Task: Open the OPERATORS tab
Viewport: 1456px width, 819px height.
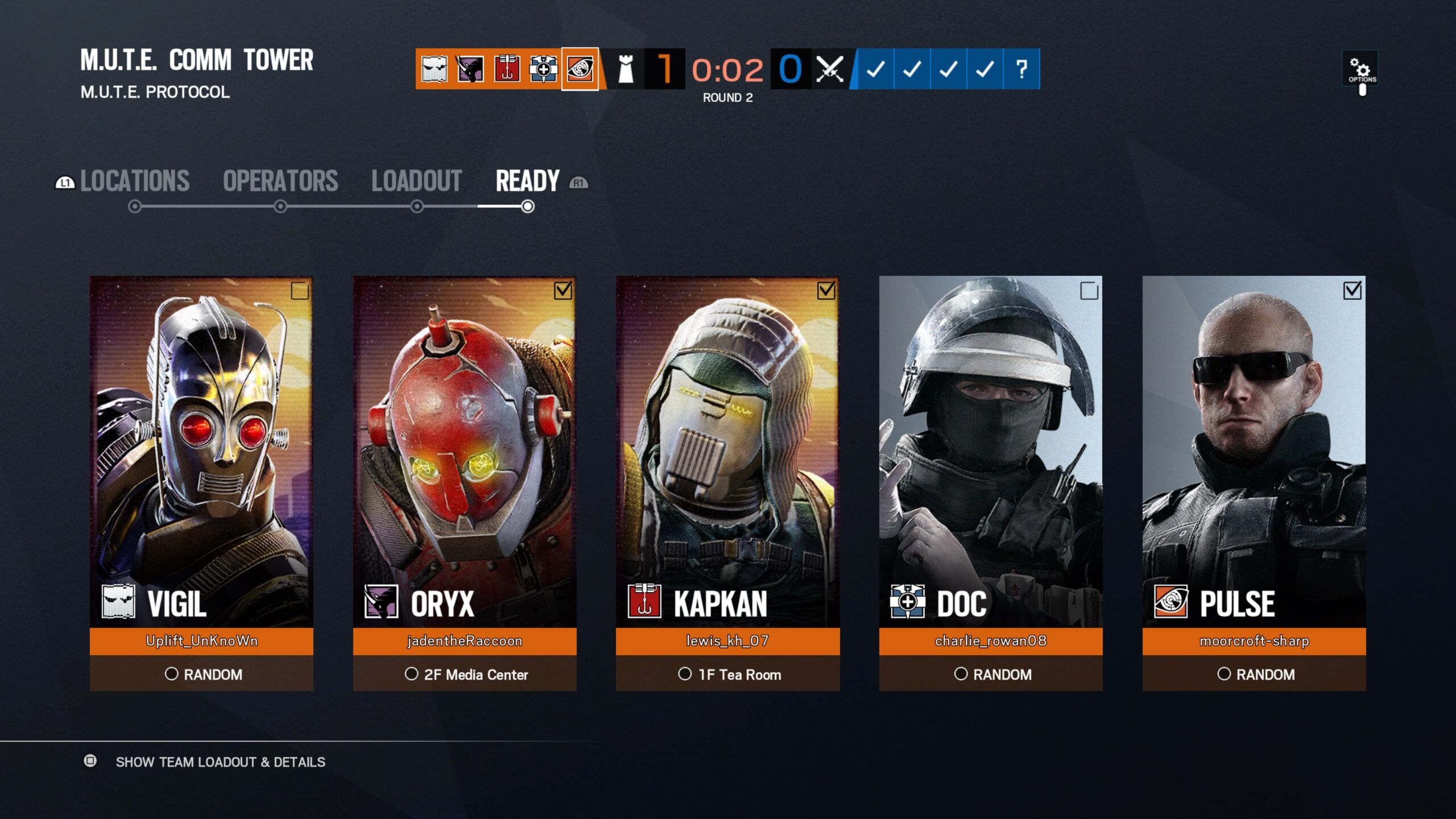Action: (x=280, y=180)
